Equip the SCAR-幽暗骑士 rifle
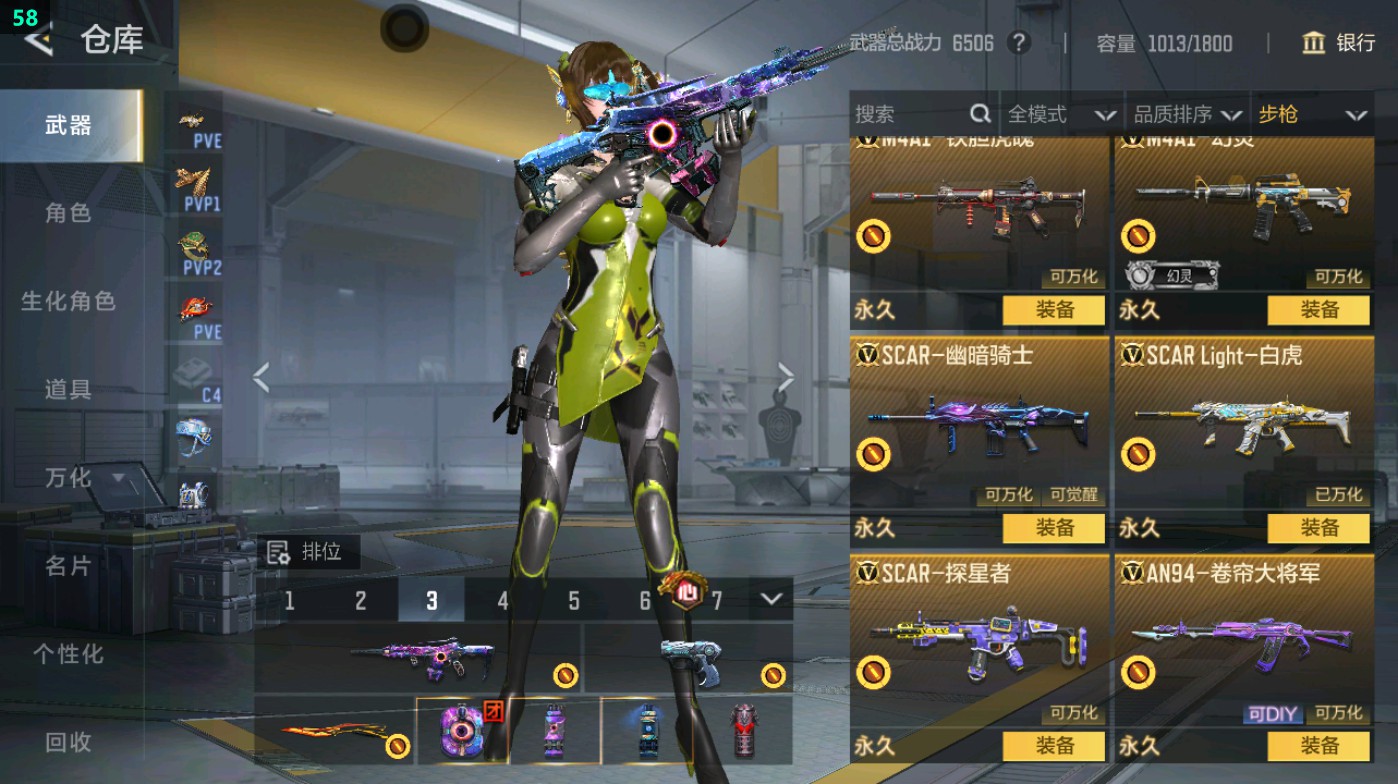The image size is (1398, 784). coord(1053,527)
